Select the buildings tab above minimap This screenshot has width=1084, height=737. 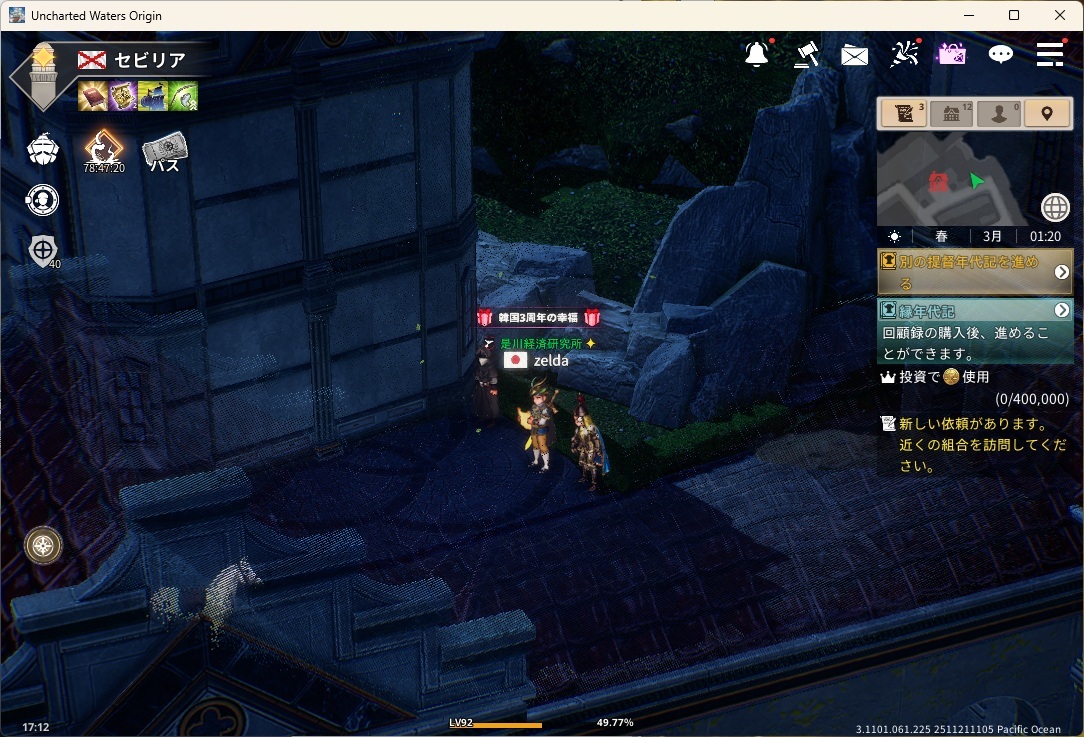point(951,114)
